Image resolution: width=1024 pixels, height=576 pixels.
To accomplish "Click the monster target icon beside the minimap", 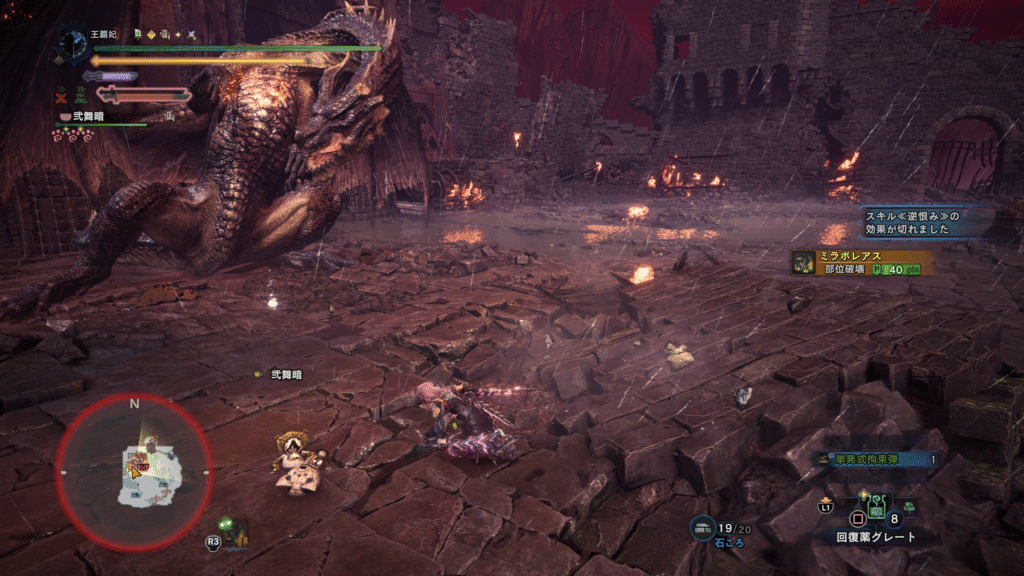I will [233, 530].
